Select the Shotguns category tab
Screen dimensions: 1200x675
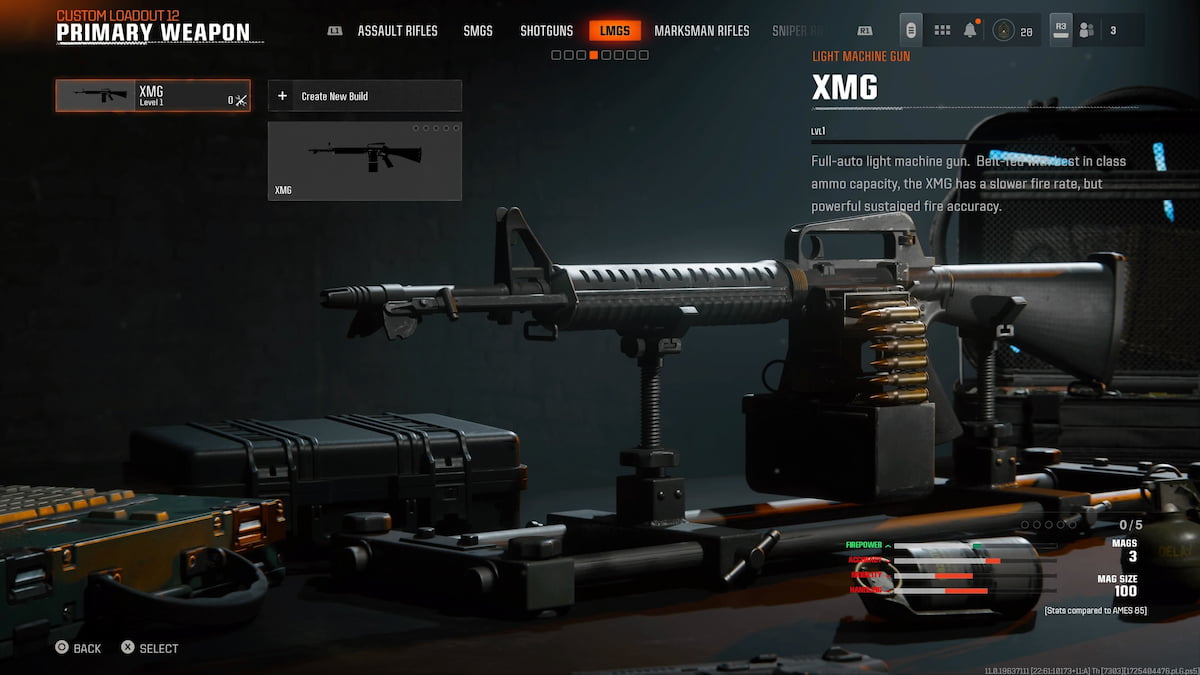tap(546, 31)
